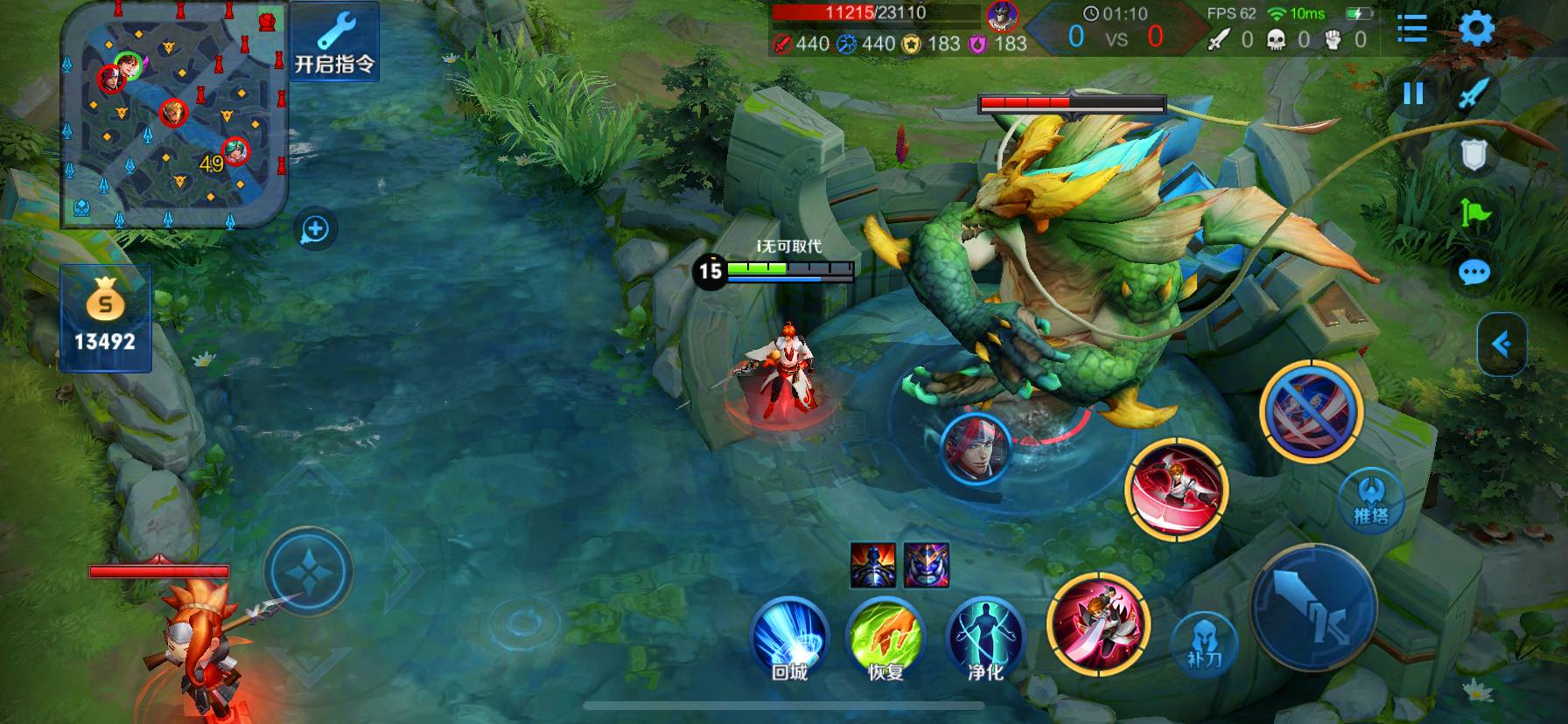Open the 开启指令 command panel
1568x724 pixels.
pos(334,41)
